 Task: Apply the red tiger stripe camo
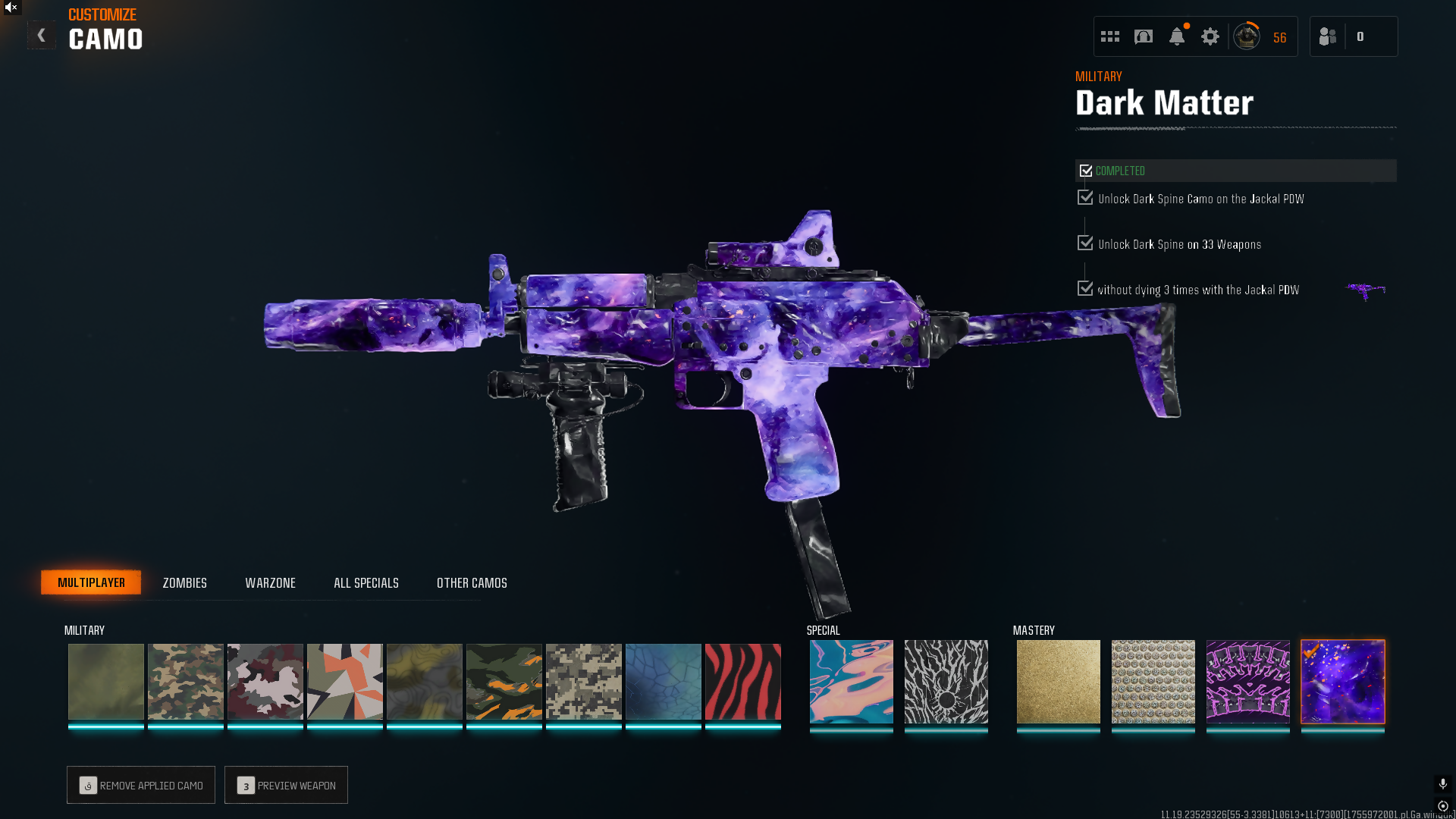(x=742, y=681)
